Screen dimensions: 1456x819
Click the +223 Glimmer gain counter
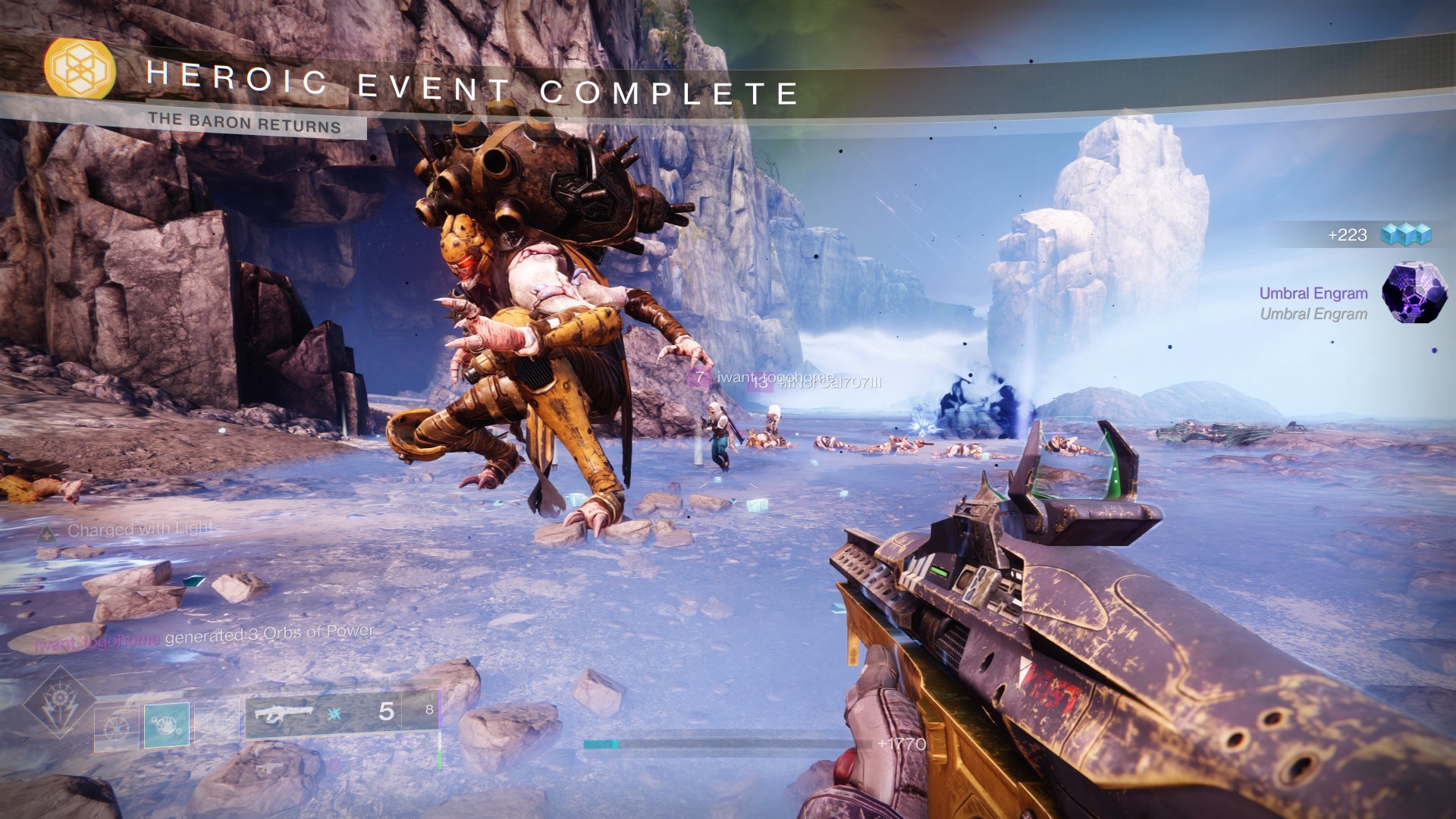(1348, 235)
